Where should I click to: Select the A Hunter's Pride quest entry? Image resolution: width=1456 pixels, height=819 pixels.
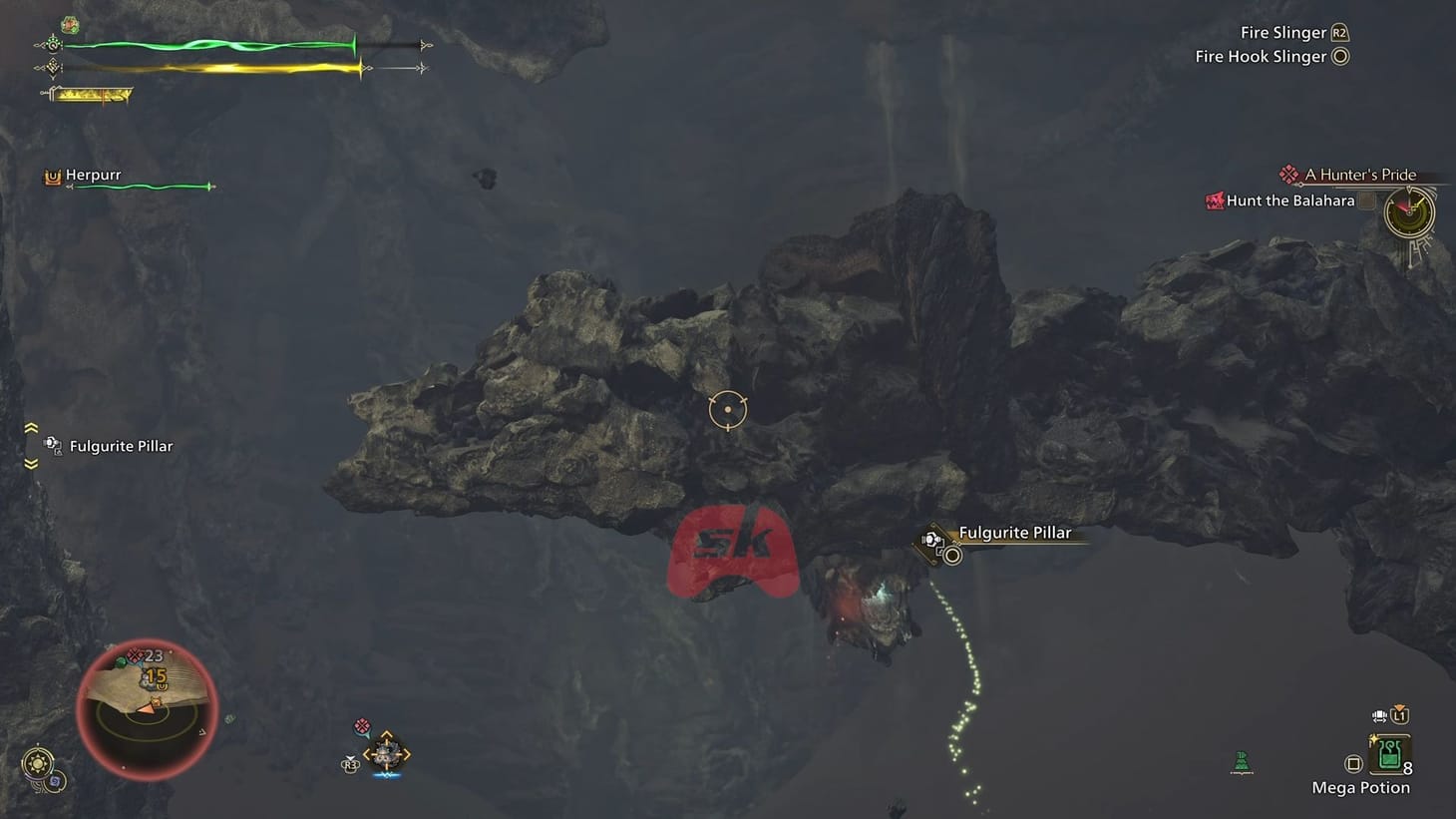[1360, 174]
